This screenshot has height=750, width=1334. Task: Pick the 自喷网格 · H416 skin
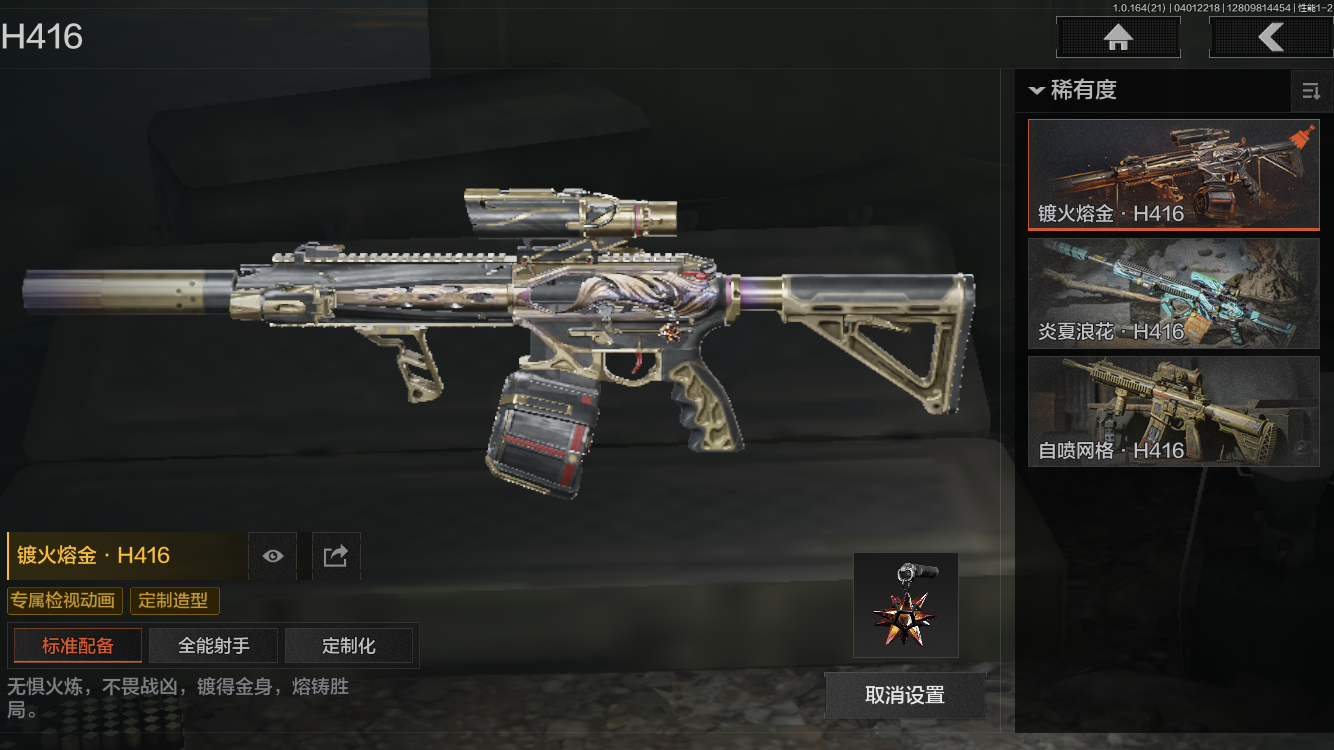point(1173,411)
